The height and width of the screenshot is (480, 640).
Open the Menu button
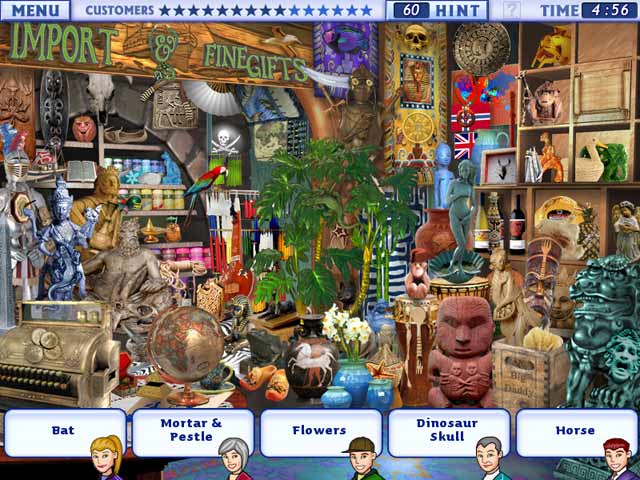click(35, 11)
